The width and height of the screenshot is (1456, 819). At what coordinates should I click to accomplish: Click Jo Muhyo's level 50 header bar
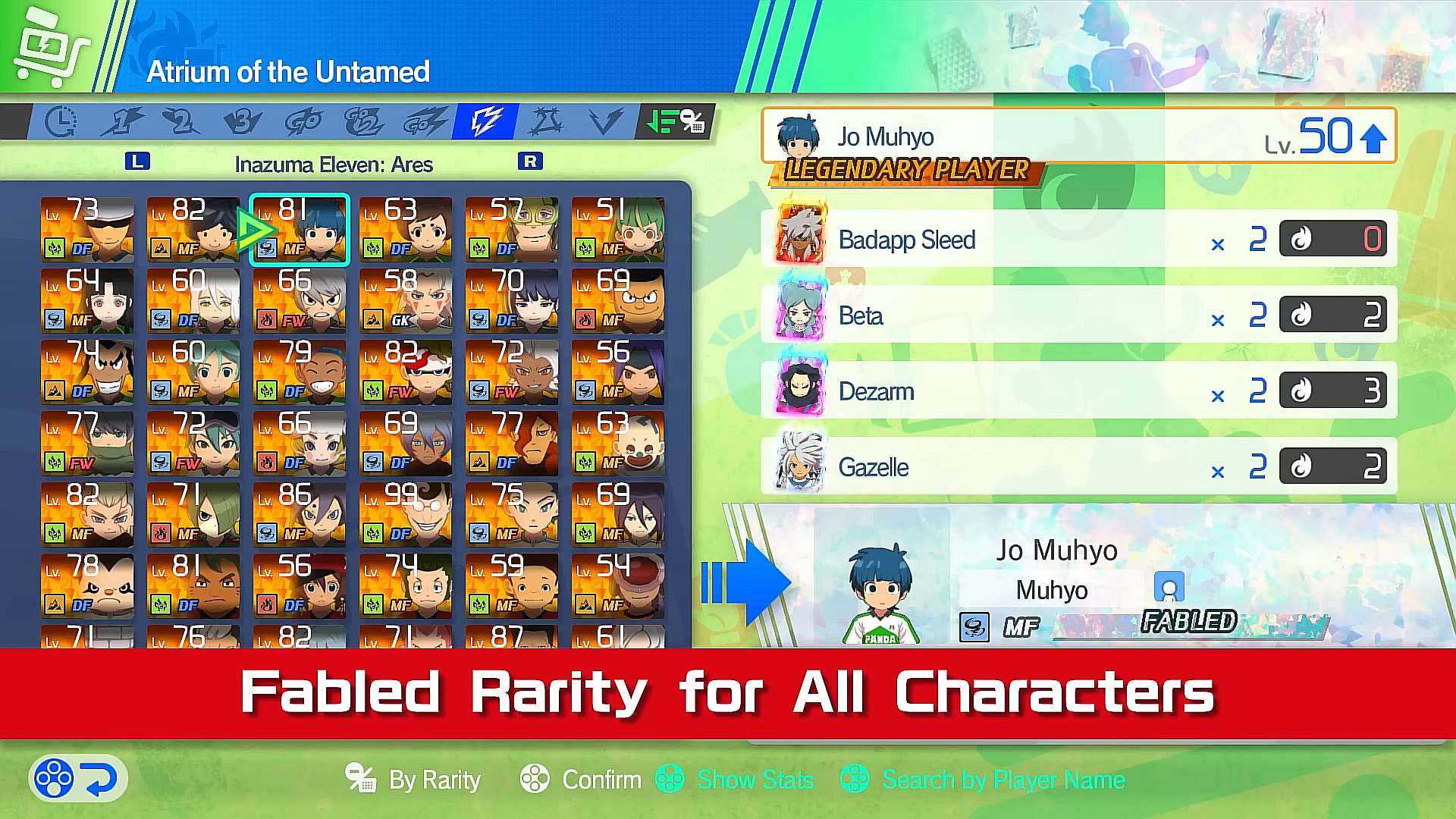1078,136
